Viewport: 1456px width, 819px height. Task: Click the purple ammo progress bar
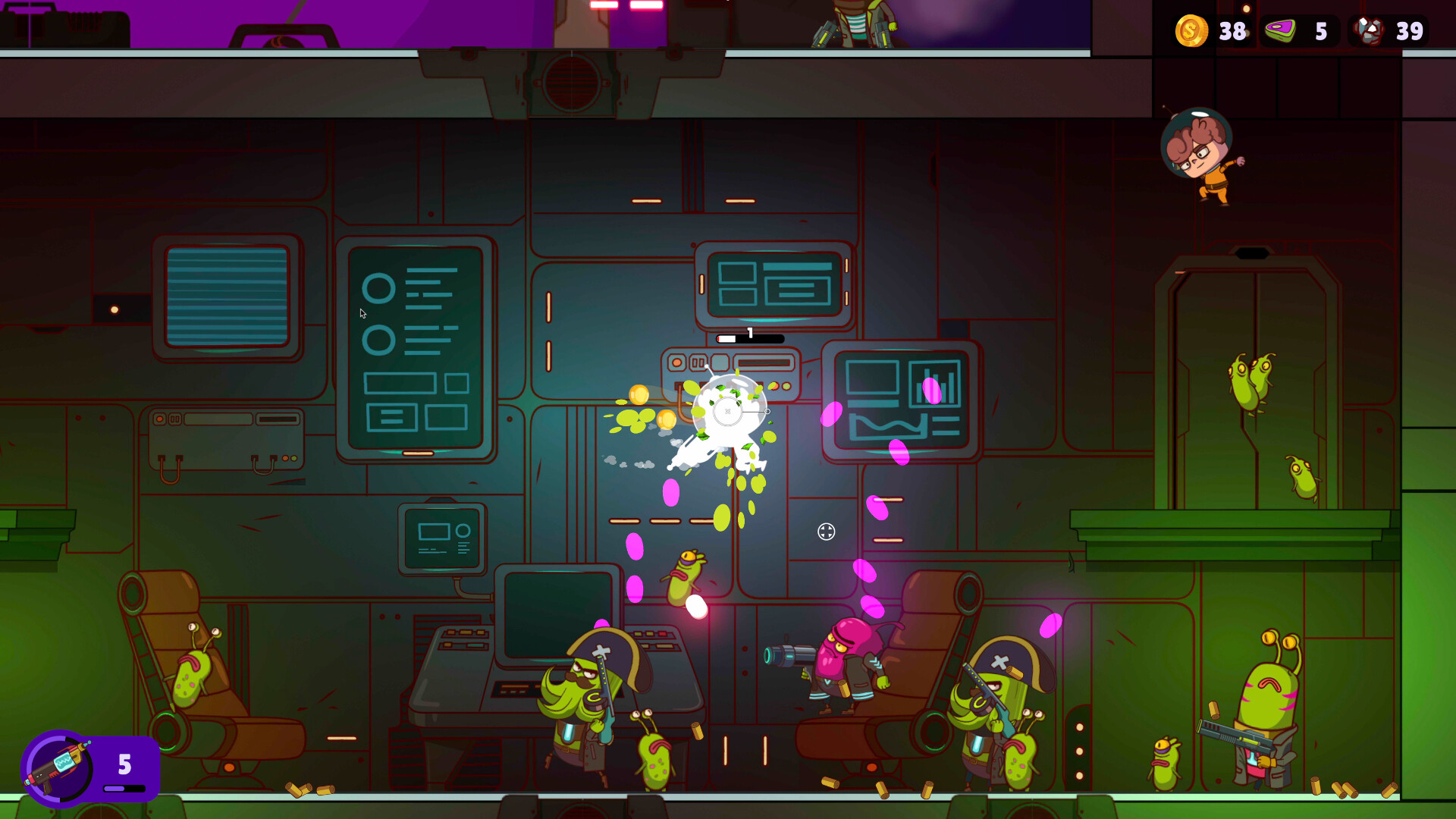pyautogui.click(x=124, y=789)
